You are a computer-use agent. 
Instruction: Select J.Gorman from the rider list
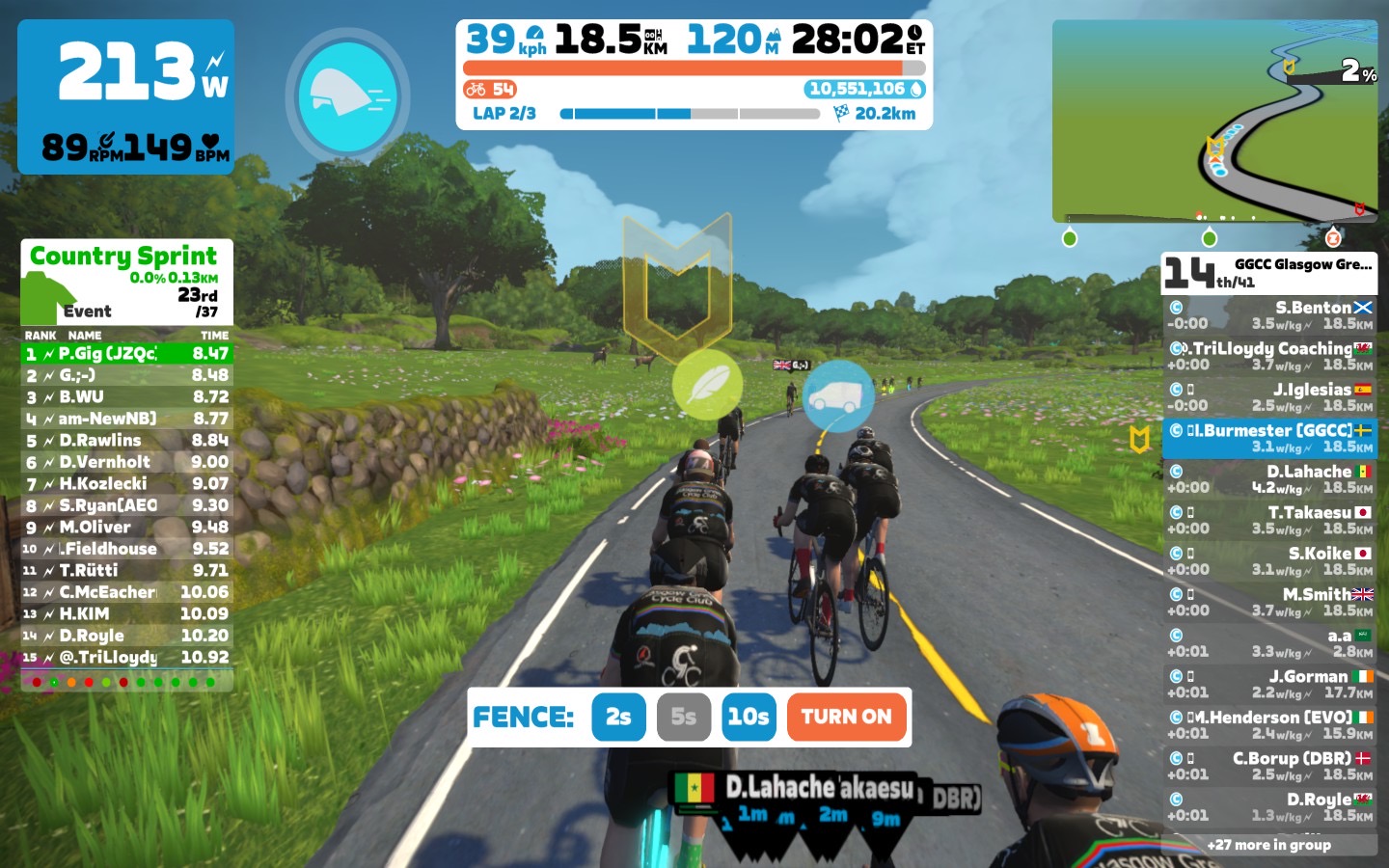1269,684
